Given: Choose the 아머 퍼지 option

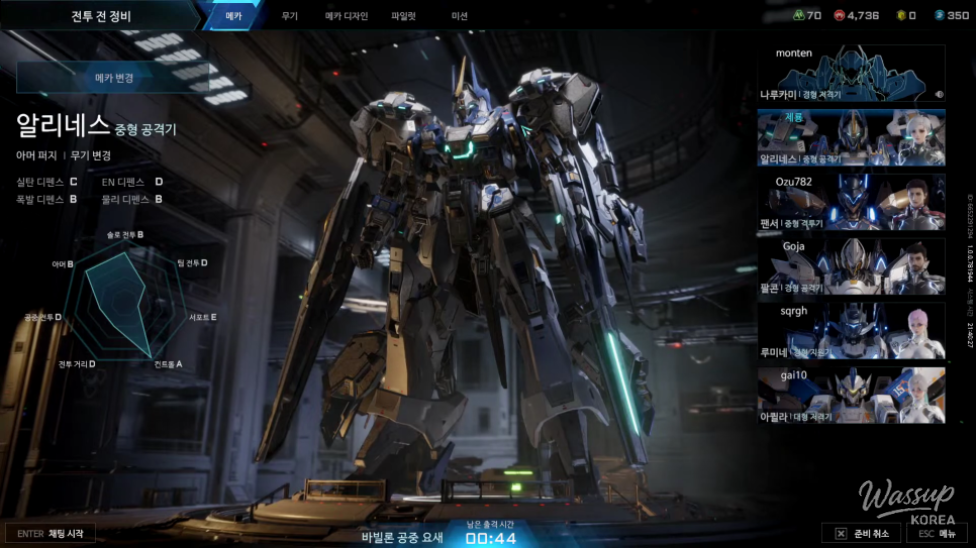Looking at the screenshot, I should [36, 156].
